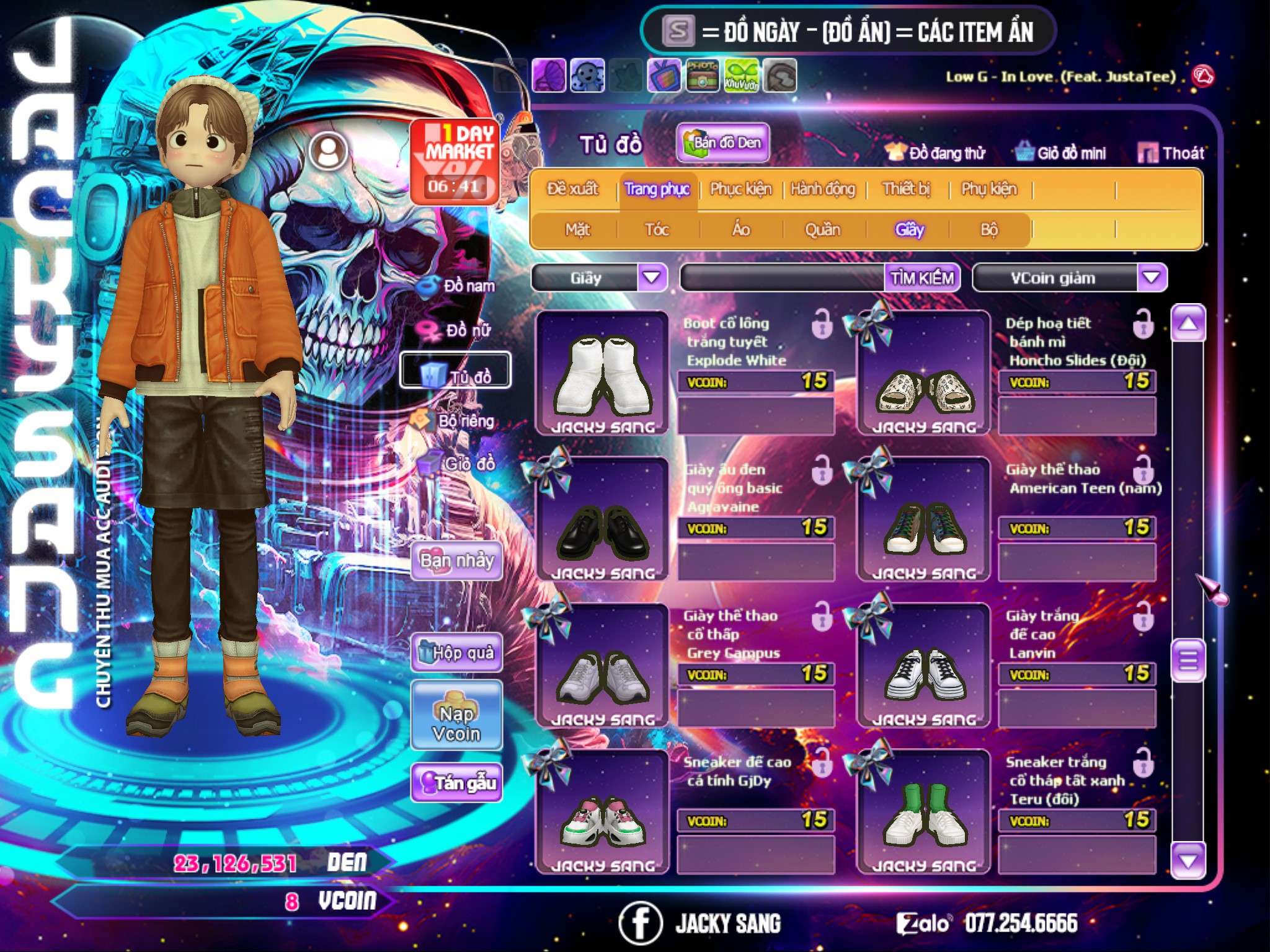Viewport: 1270px width, 952px height.
Task: Open the Giầy filter dropdown
Action: tap(652, 278)
